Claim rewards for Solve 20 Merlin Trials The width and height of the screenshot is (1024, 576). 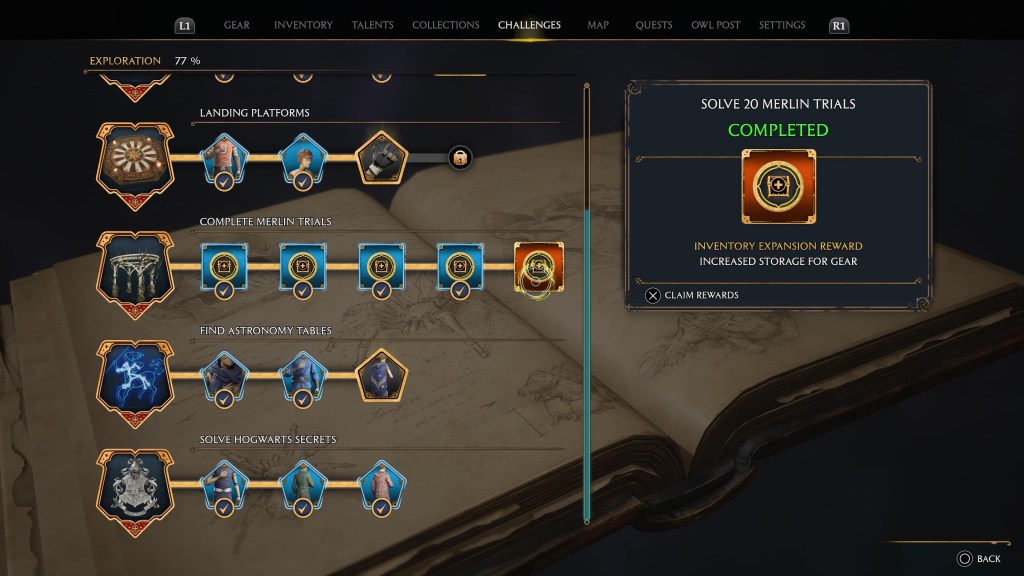[x=693, y=295]
